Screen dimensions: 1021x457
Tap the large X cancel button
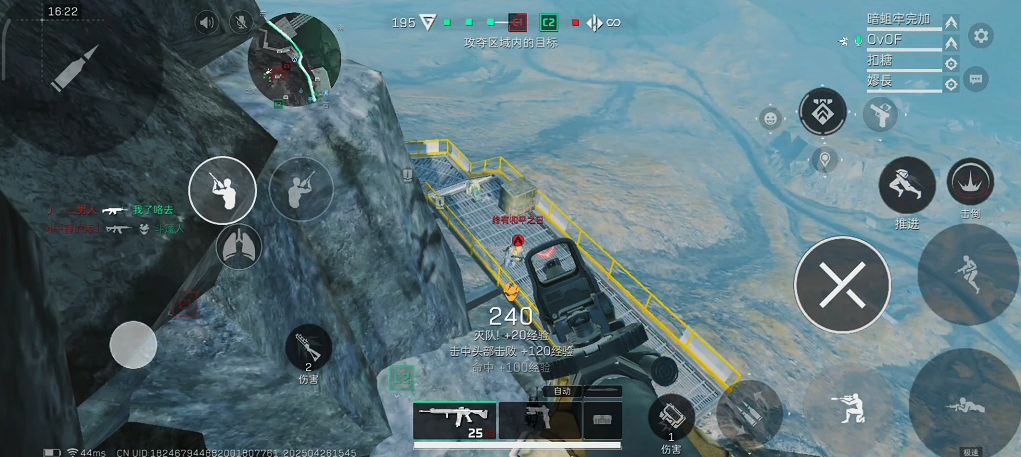coord(842,285)
